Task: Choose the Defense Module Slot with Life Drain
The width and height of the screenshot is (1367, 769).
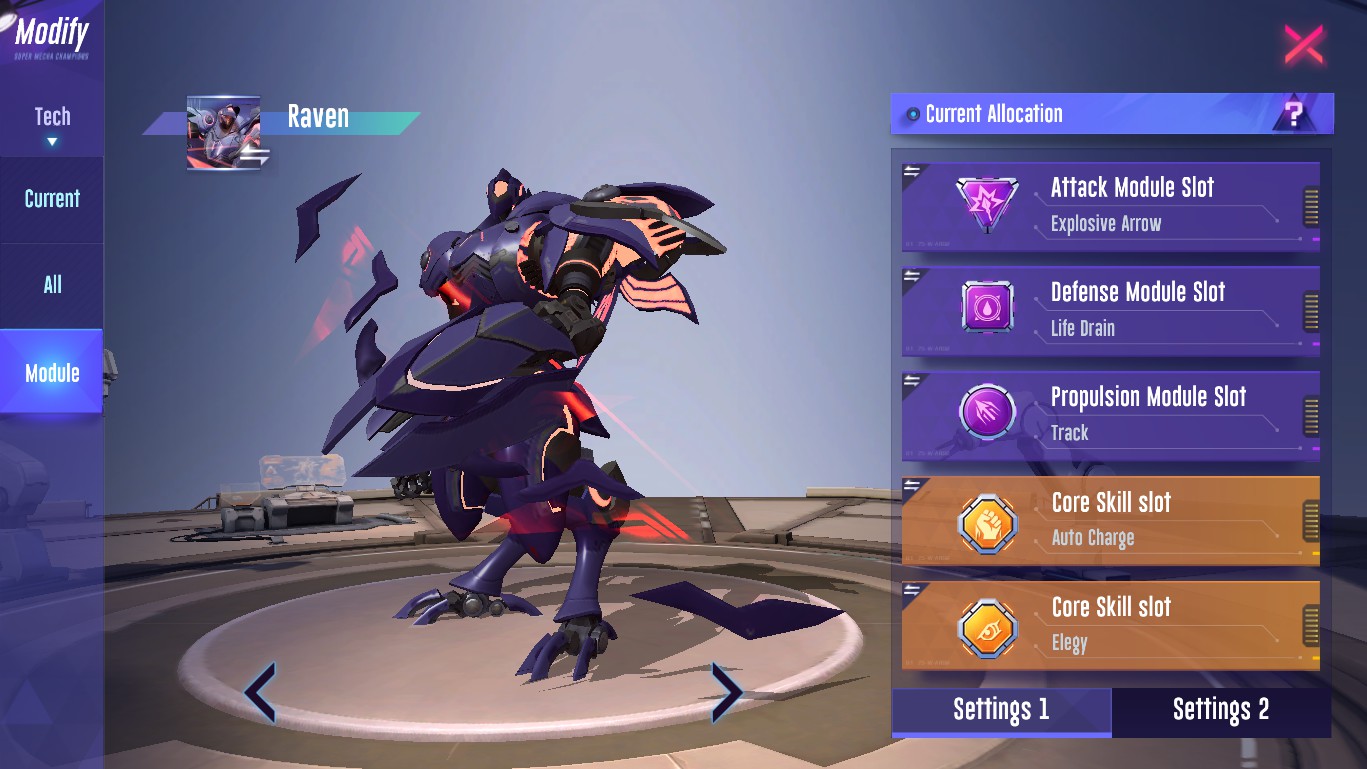Action: pos(1110,309)
